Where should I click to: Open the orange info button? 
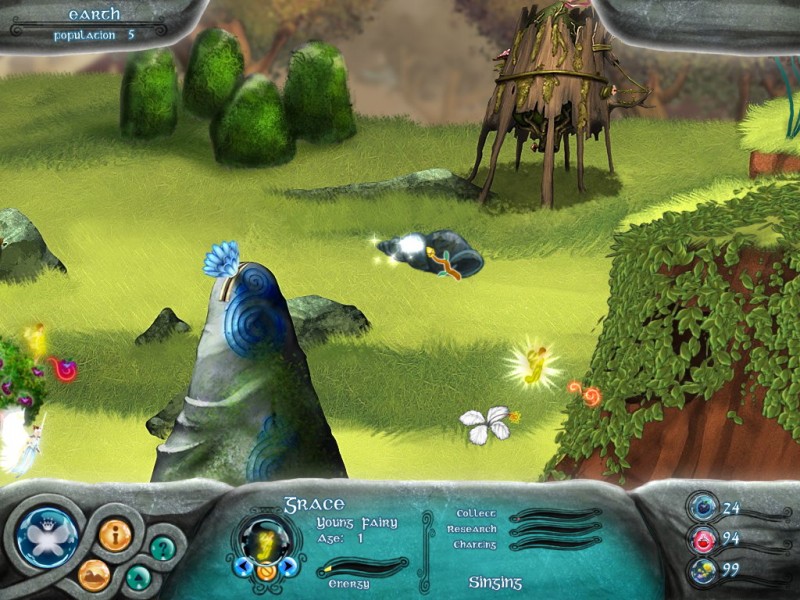[115, 535]
